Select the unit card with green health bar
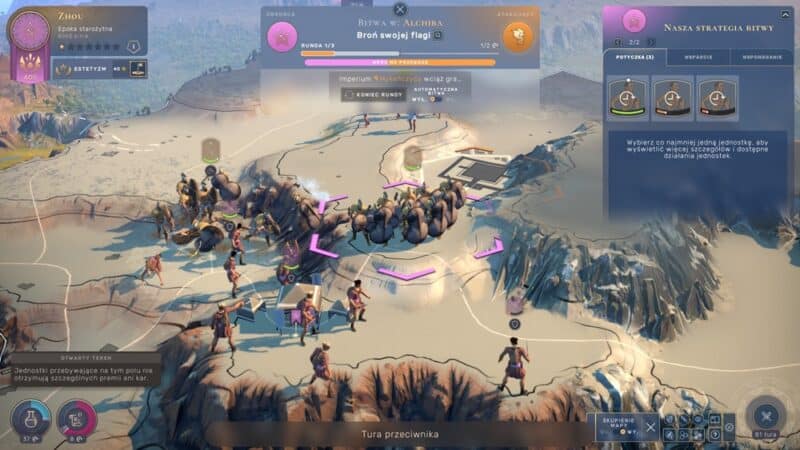The image size is (800, 450). click(x=627, y=98)
